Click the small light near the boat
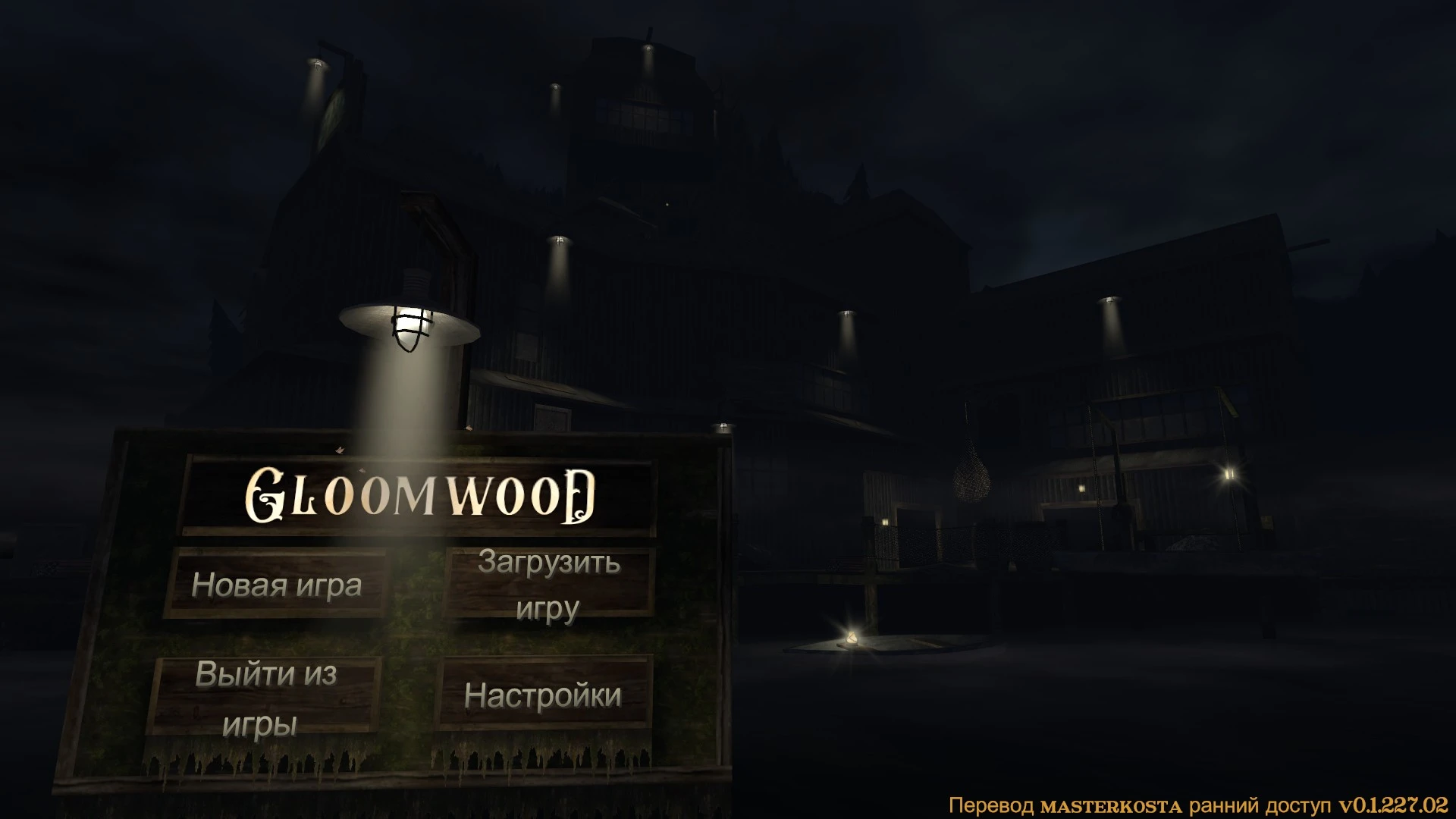Screen dimensions: 1456x819 tap(852, 635)
